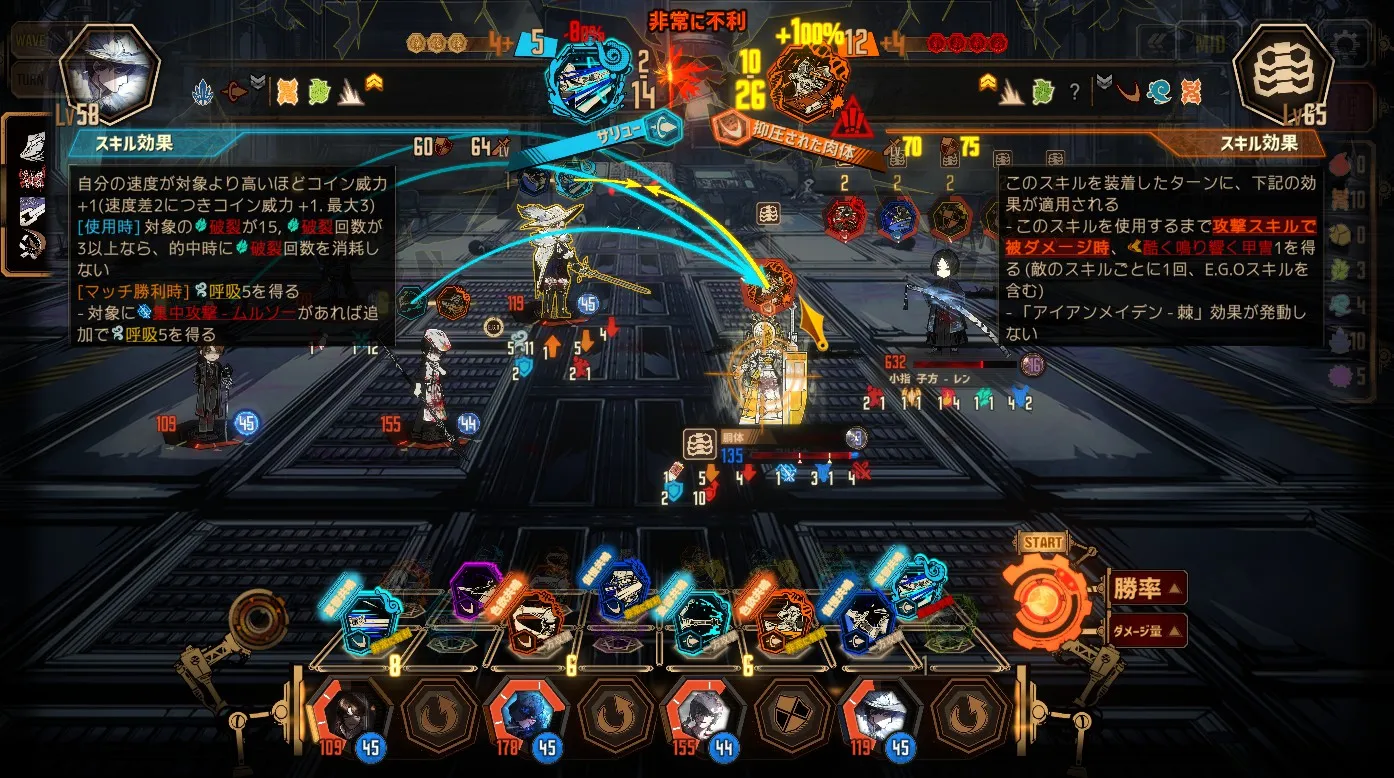Select the sinner portrait with 178 HP

(521, 712)
